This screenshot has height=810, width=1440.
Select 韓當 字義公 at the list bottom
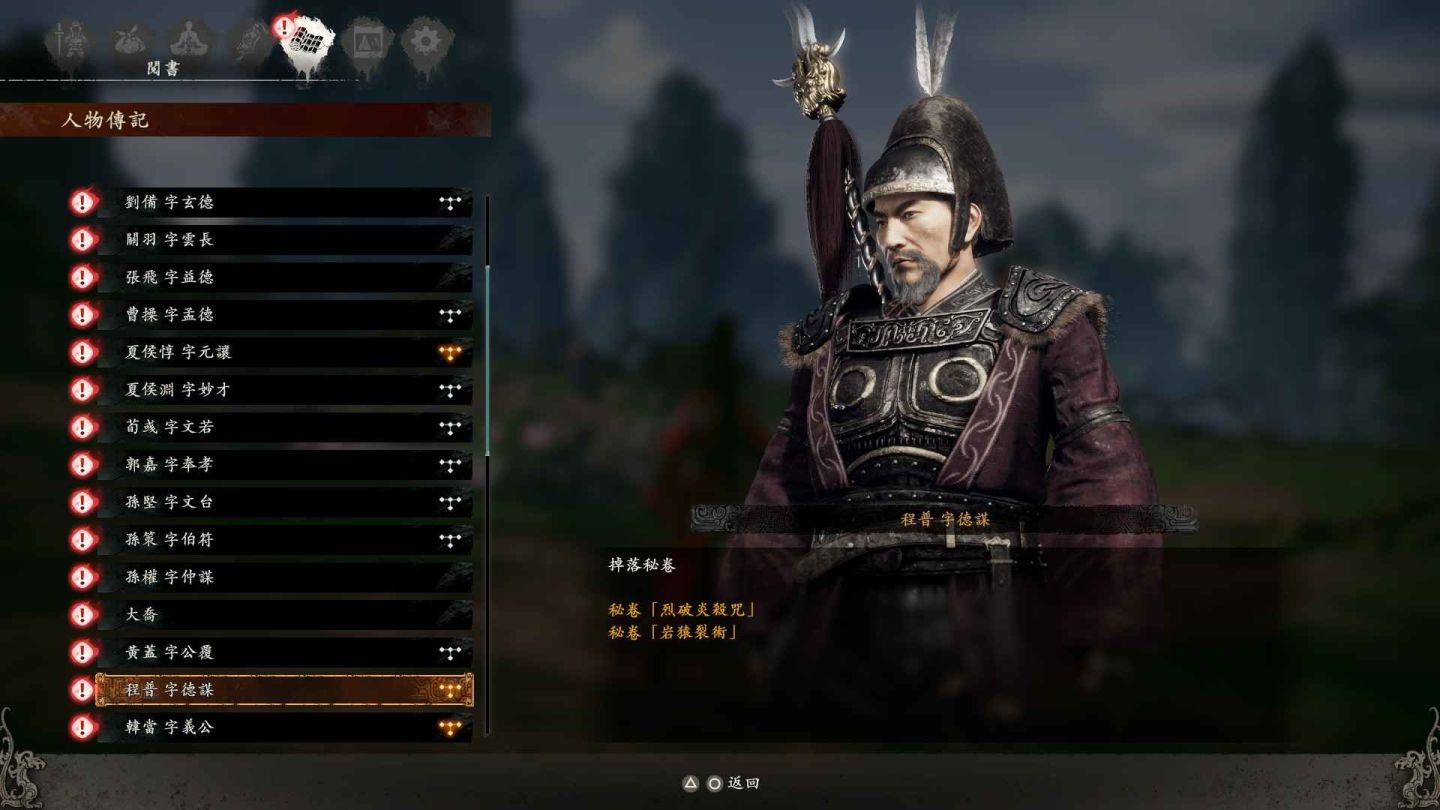click(x=283, y=727)
